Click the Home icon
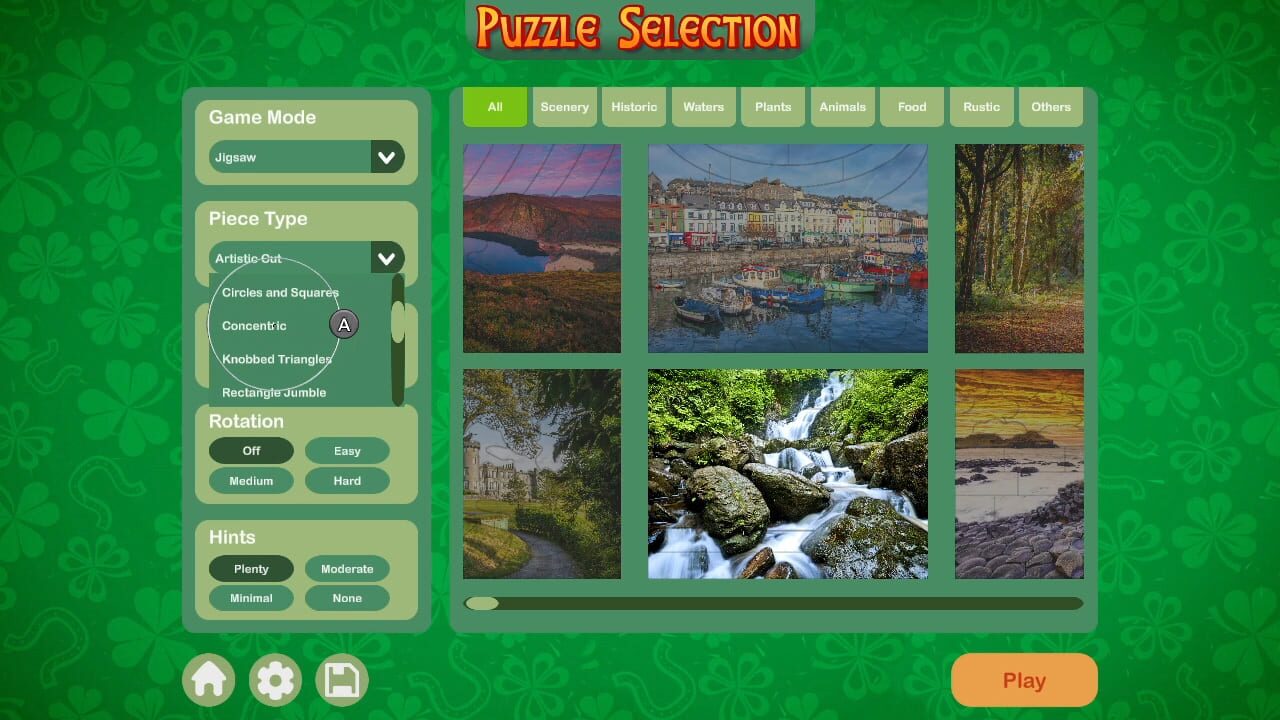The height and width of the screenshot is (720, 1280). [208, 679]
